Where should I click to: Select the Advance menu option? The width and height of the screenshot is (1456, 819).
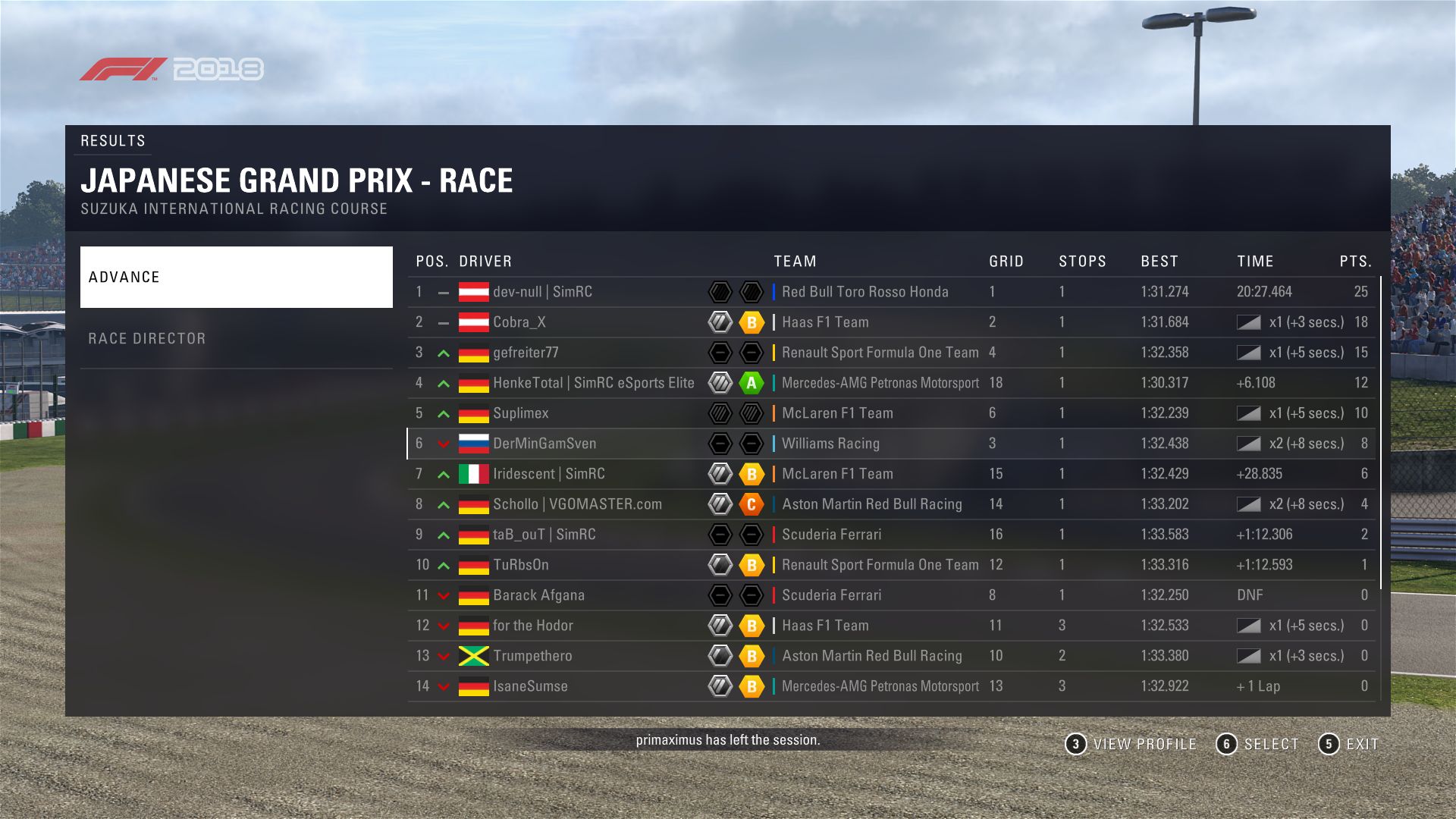tap(236, 277)
